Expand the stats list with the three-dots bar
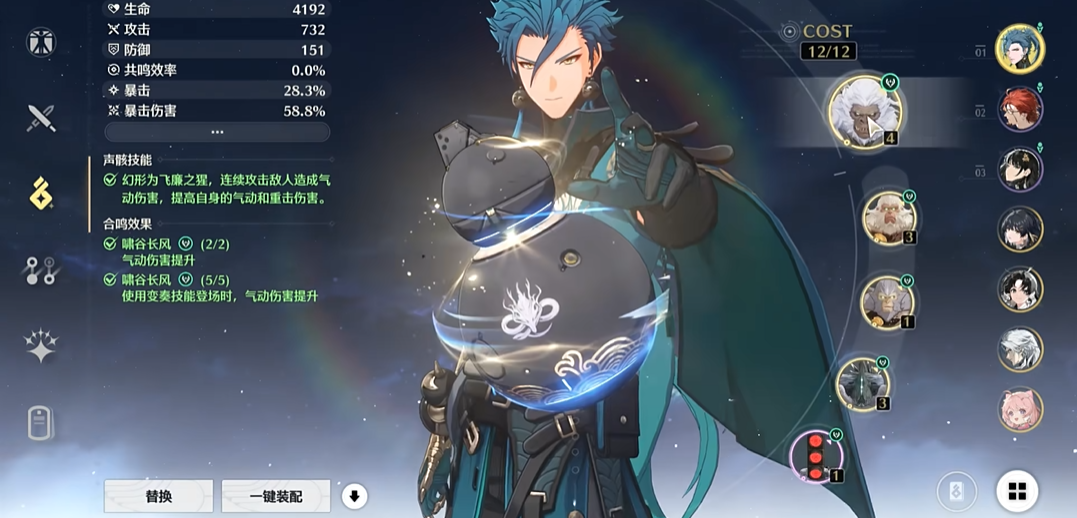 [217, 132]
